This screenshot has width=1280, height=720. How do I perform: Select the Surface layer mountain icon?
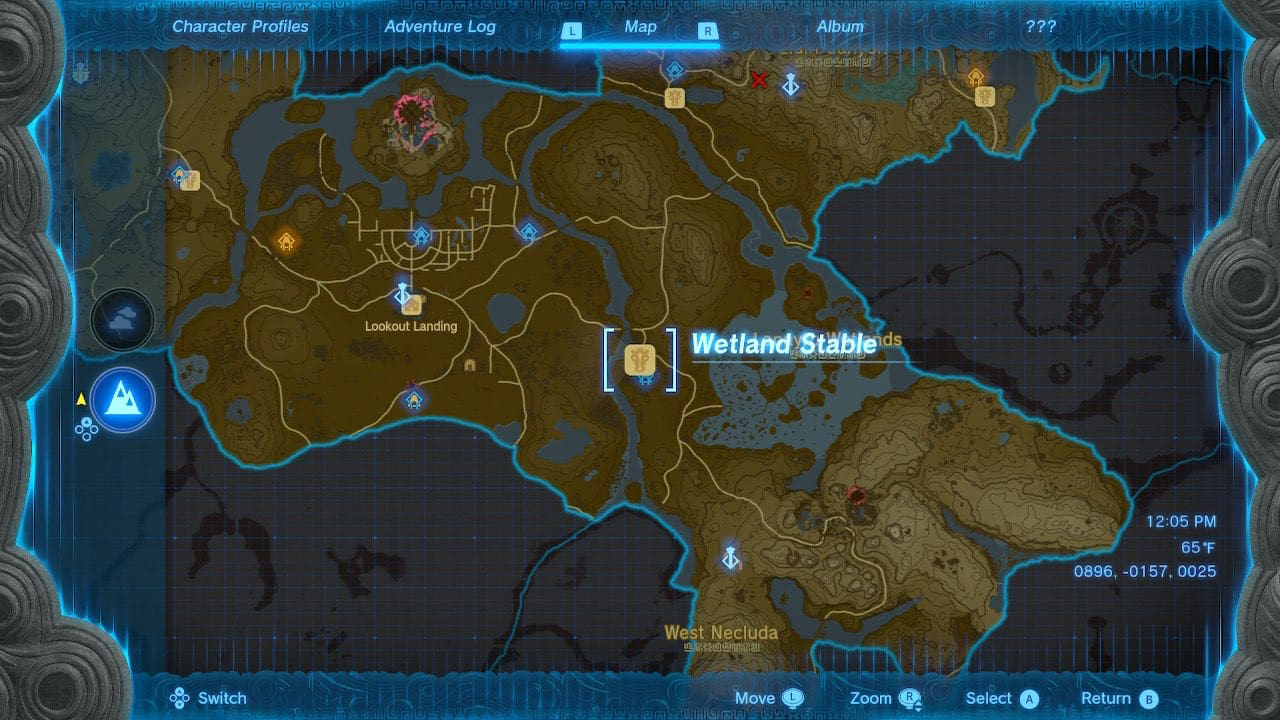(x=121, y=400)
